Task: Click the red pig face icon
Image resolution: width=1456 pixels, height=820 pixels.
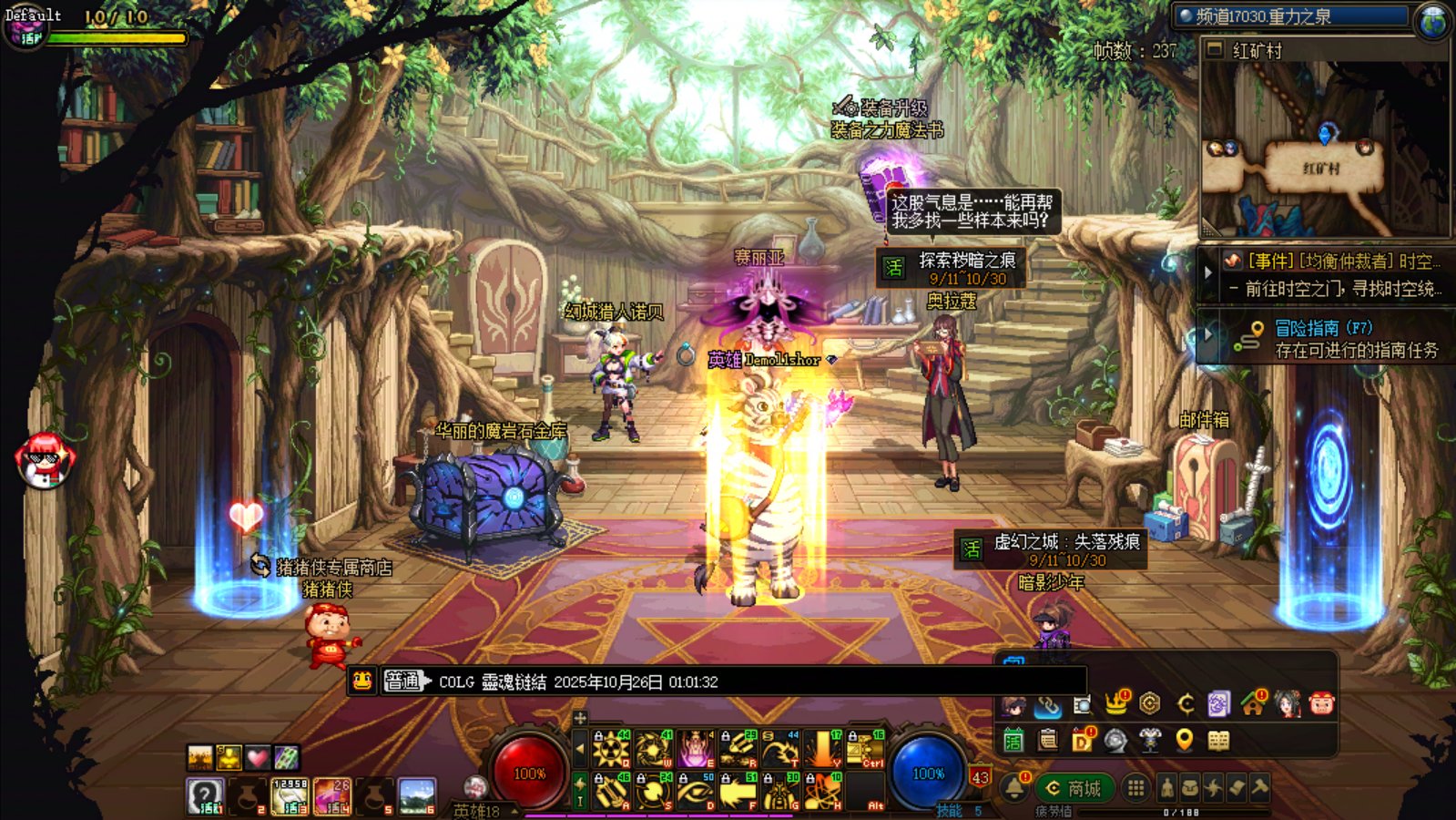Action: 1320,703
